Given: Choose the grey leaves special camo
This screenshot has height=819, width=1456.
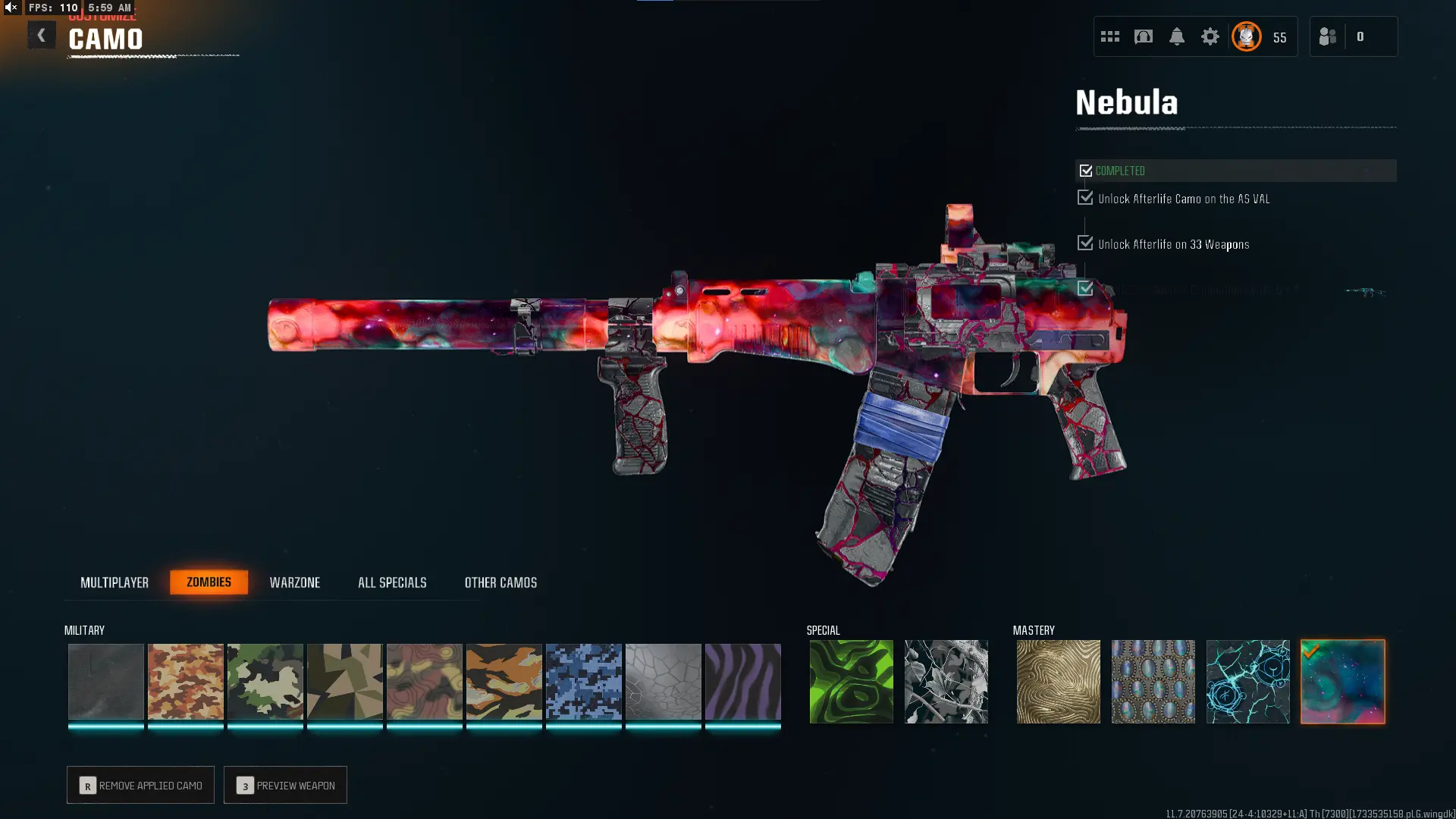Looking at the screenshot, I should 946,681.
